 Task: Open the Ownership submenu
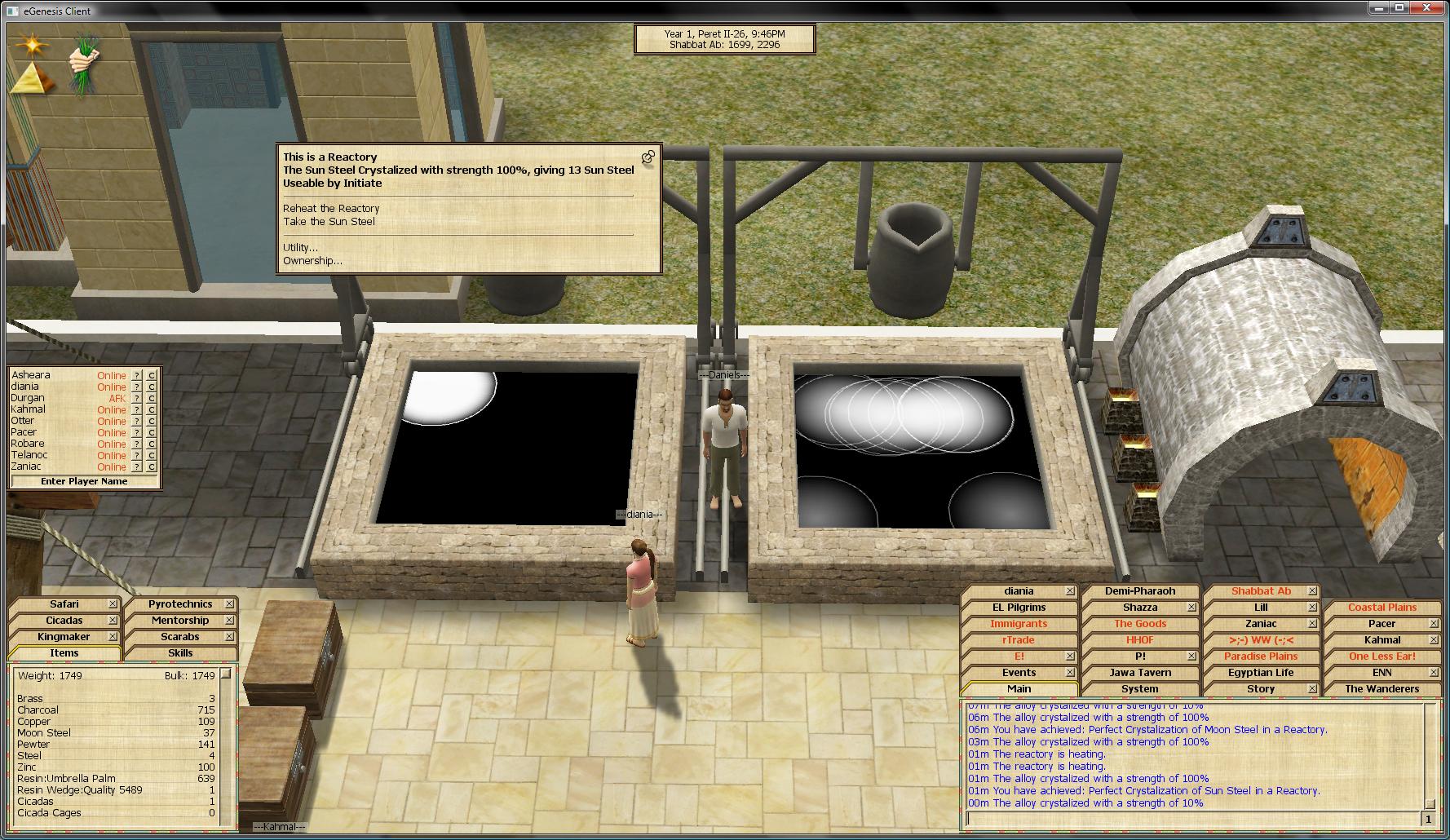(312, 261)
